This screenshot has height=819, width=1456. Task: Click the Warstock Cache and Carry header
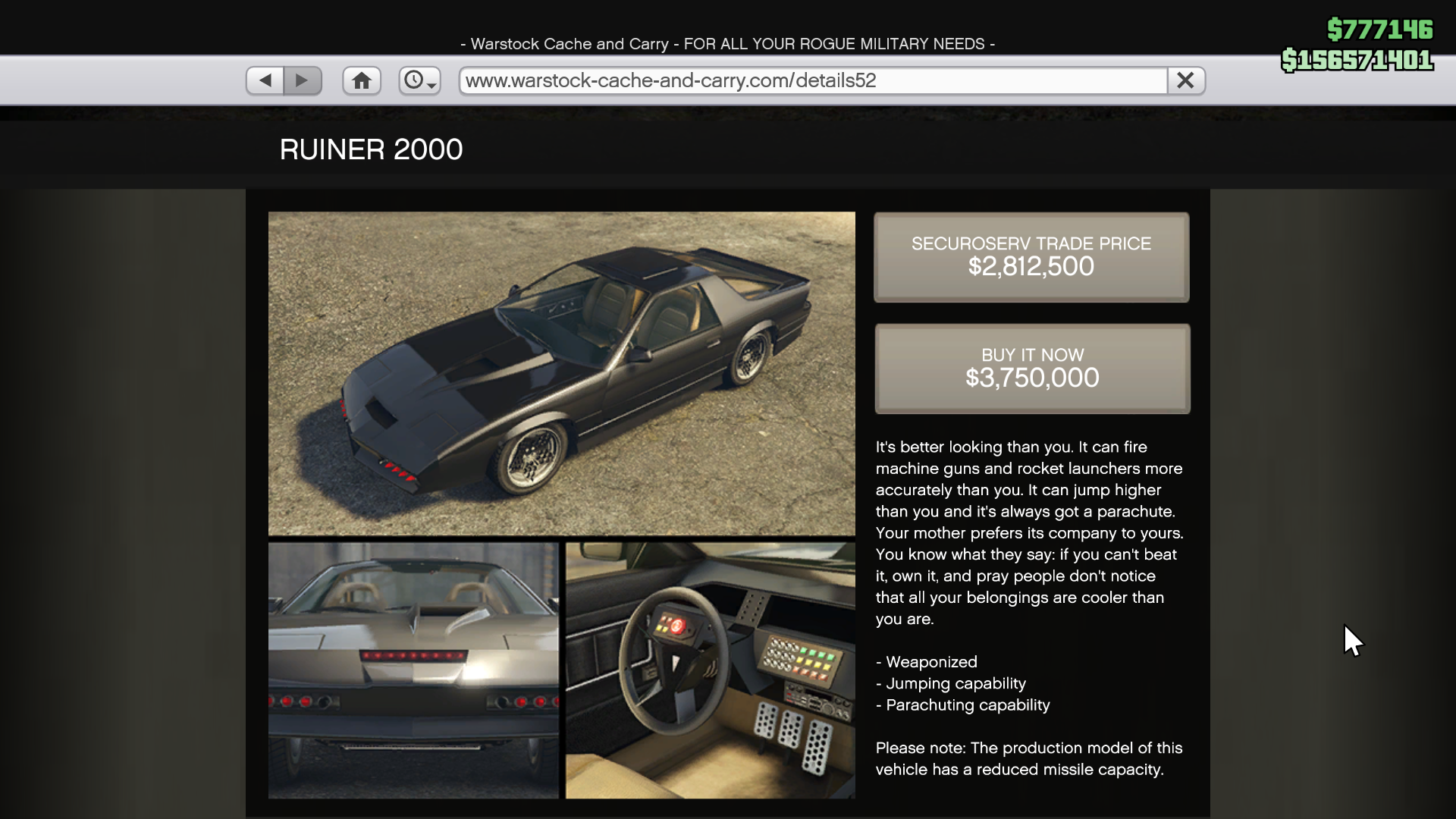point(727,43)
